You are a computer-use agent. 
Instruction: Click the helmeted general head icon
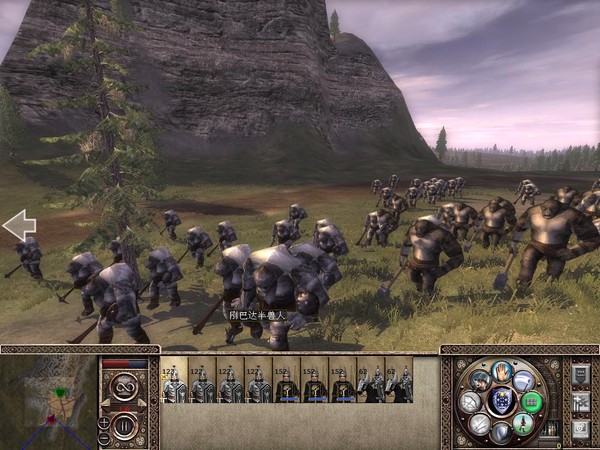click(x=480, y=381)
